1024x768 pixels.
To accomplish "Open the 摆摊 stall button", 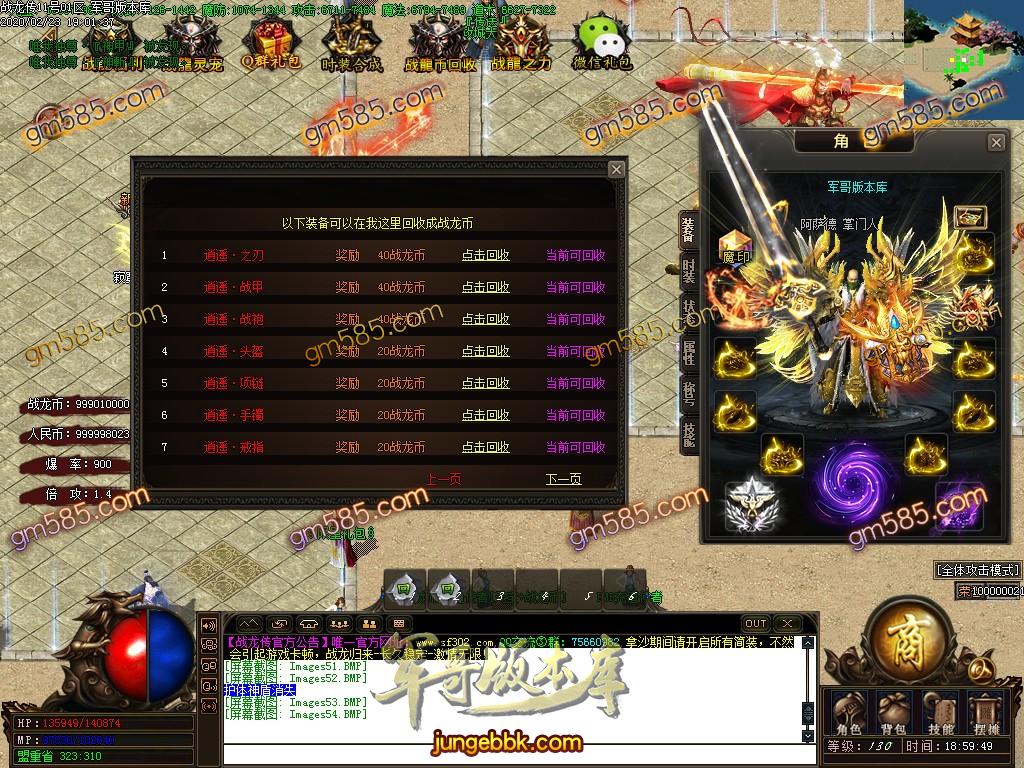I will [987, 713].
